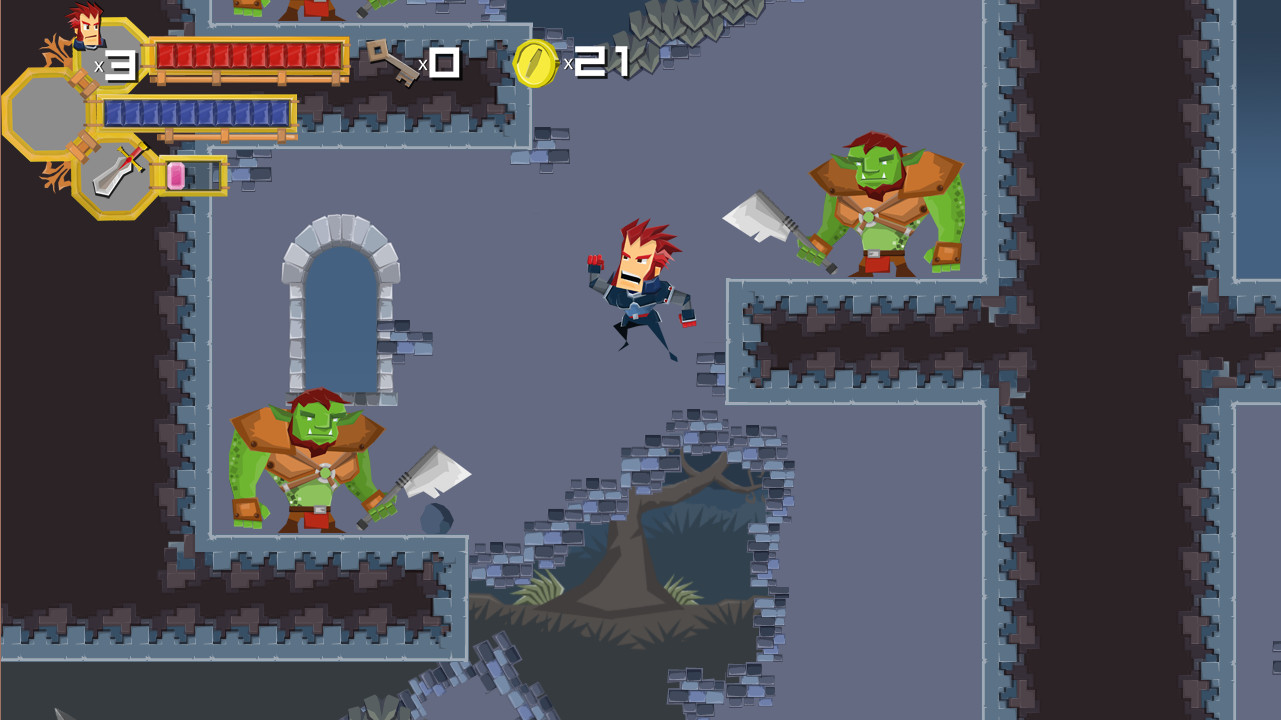Viewport: 1281px width, 720px height.
Task: Click the round boulder near the lower orc
Action: tap(436, 517)
